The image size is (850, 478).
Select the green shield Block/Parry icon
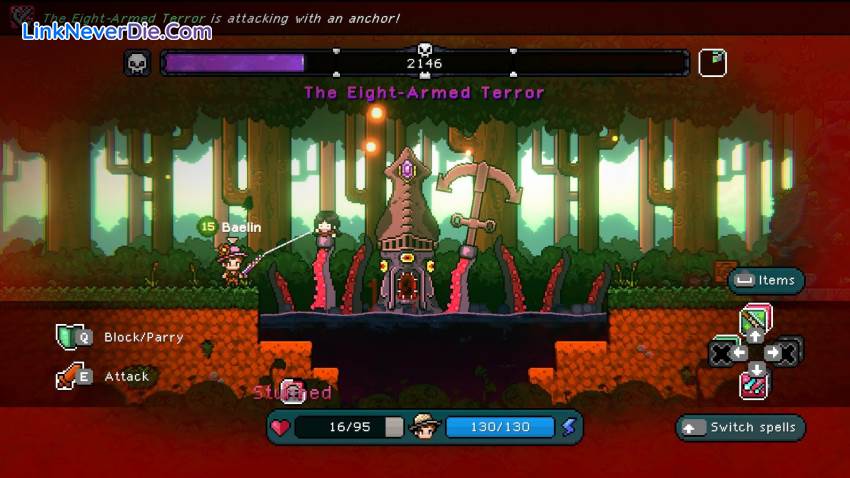(67, 337)
